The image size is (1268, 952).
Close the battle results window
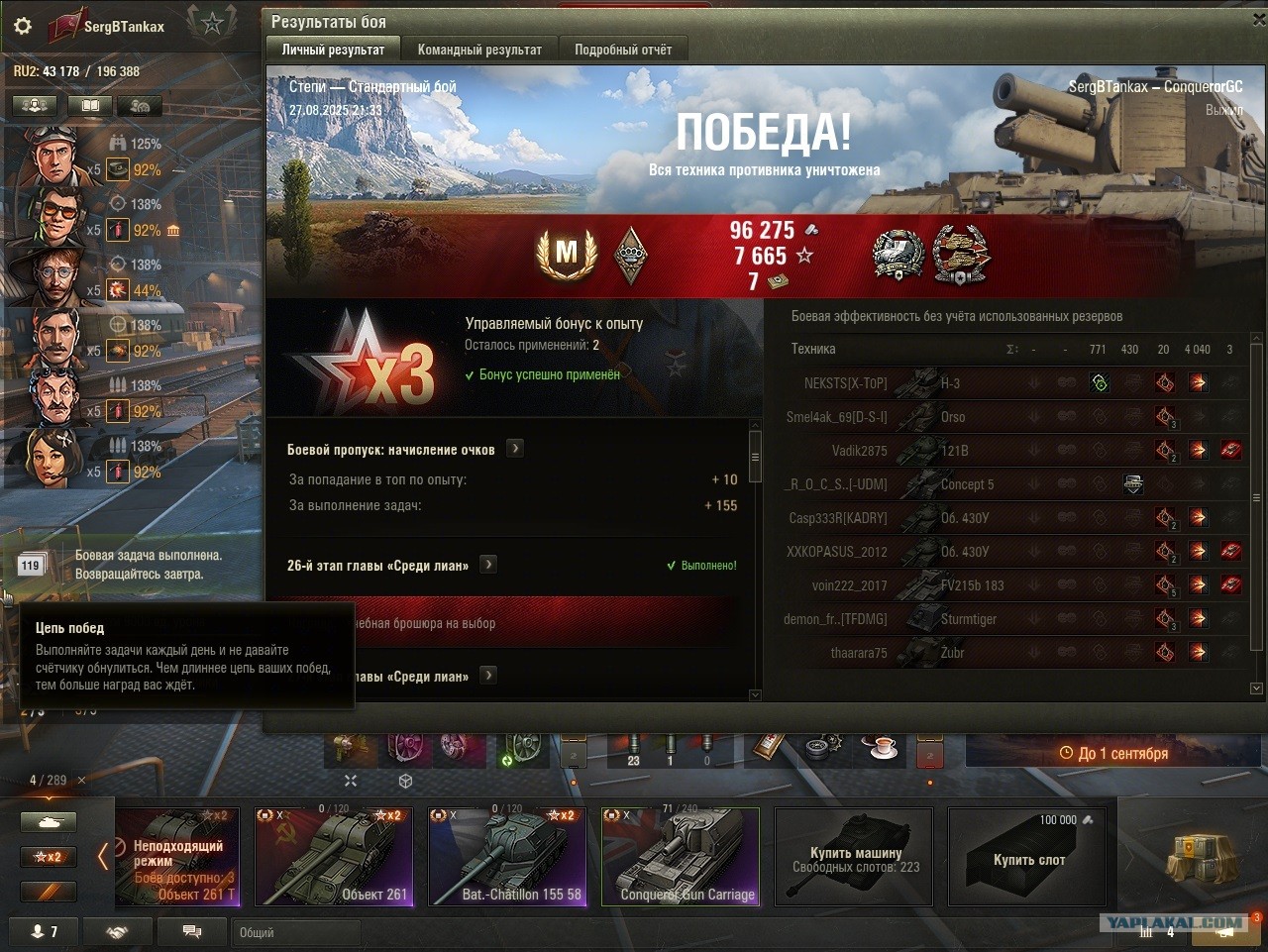tap(1258, 20)
